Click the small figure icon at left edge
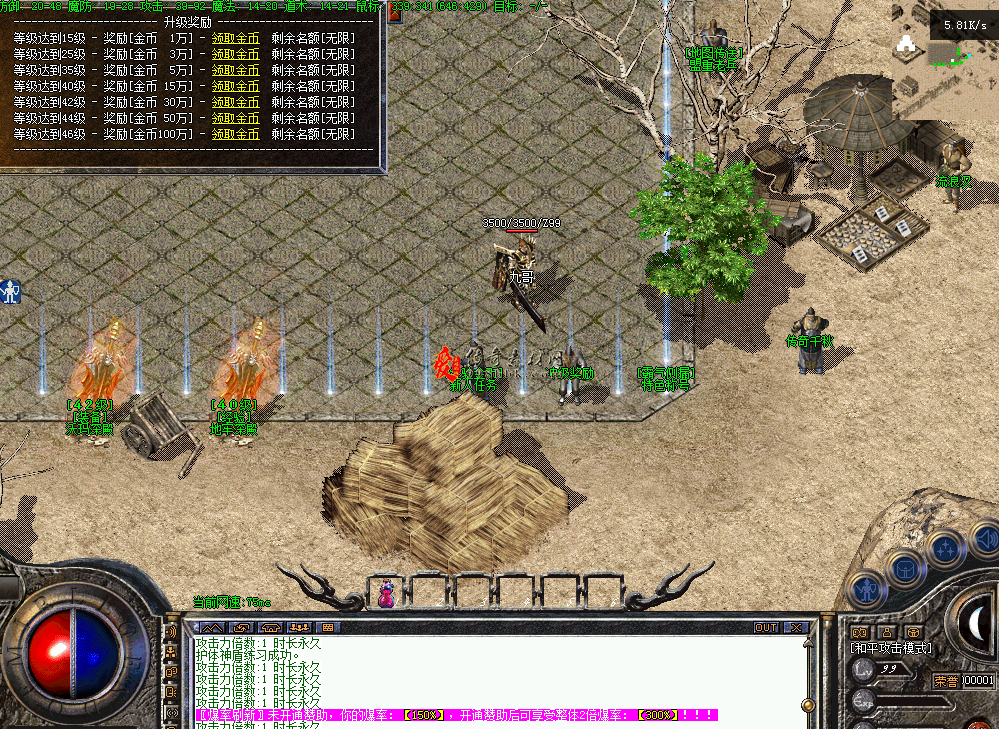999x729 pixels. 11,291
